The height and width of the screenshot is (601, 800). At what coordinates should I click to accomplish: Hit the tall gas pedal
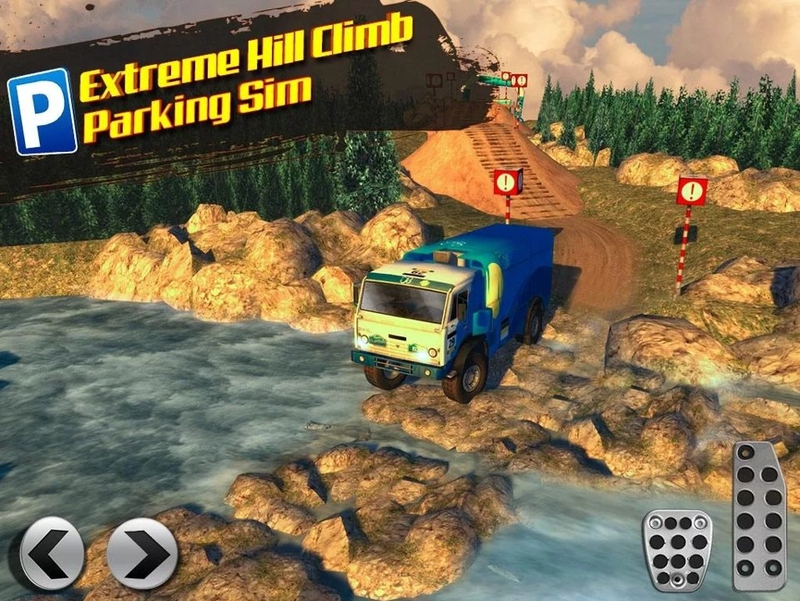pos(759,516)
